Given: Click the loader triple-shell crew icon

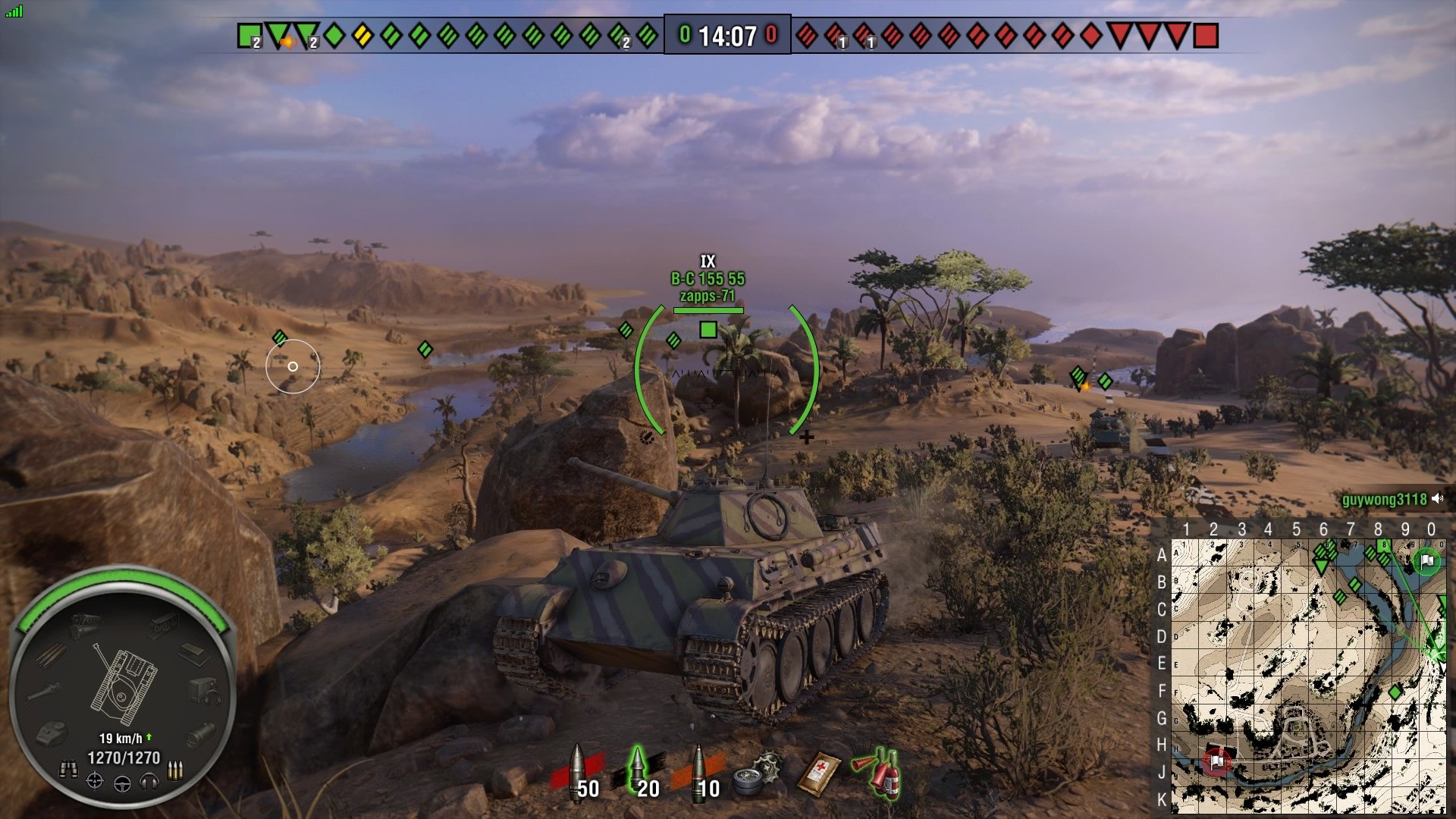Looking at the screenshot, I should [x=175, y=770].
